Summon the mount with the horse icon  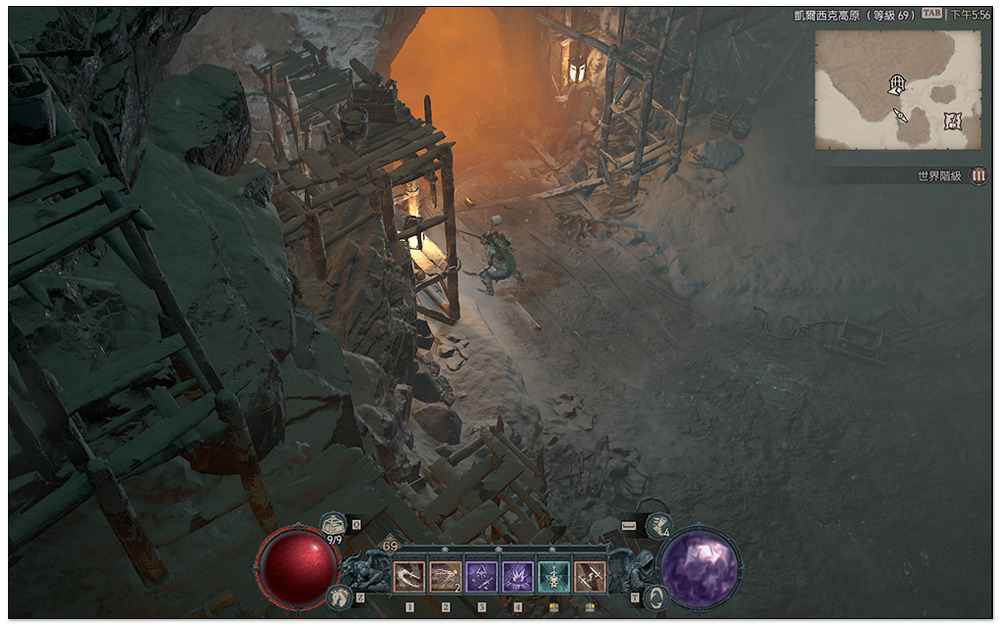pyautogui.click(x=338, y=597)
